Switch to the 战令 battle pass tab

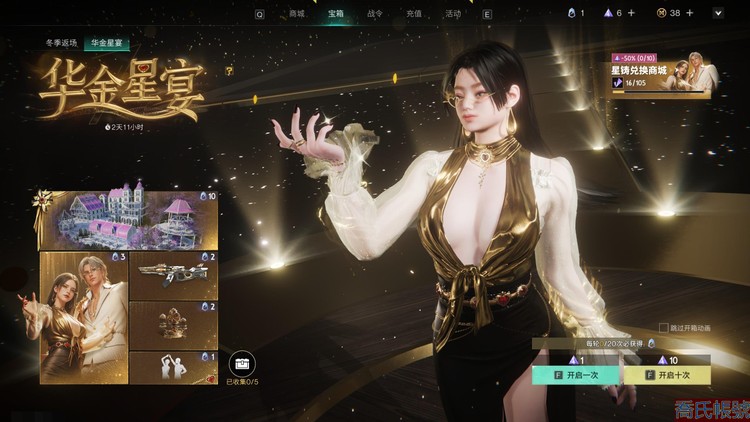[375, 14]
